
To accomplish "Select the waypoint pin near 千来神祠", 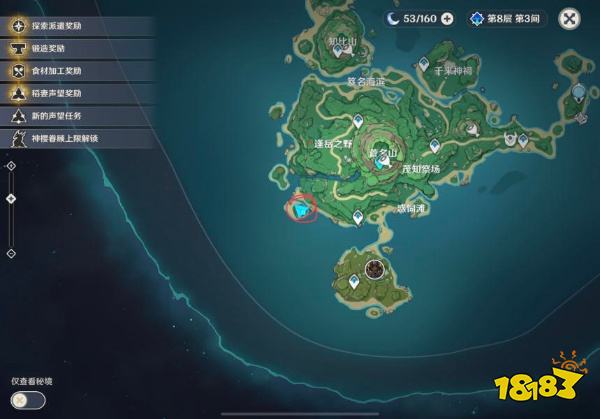I will [x=424, y=64].
